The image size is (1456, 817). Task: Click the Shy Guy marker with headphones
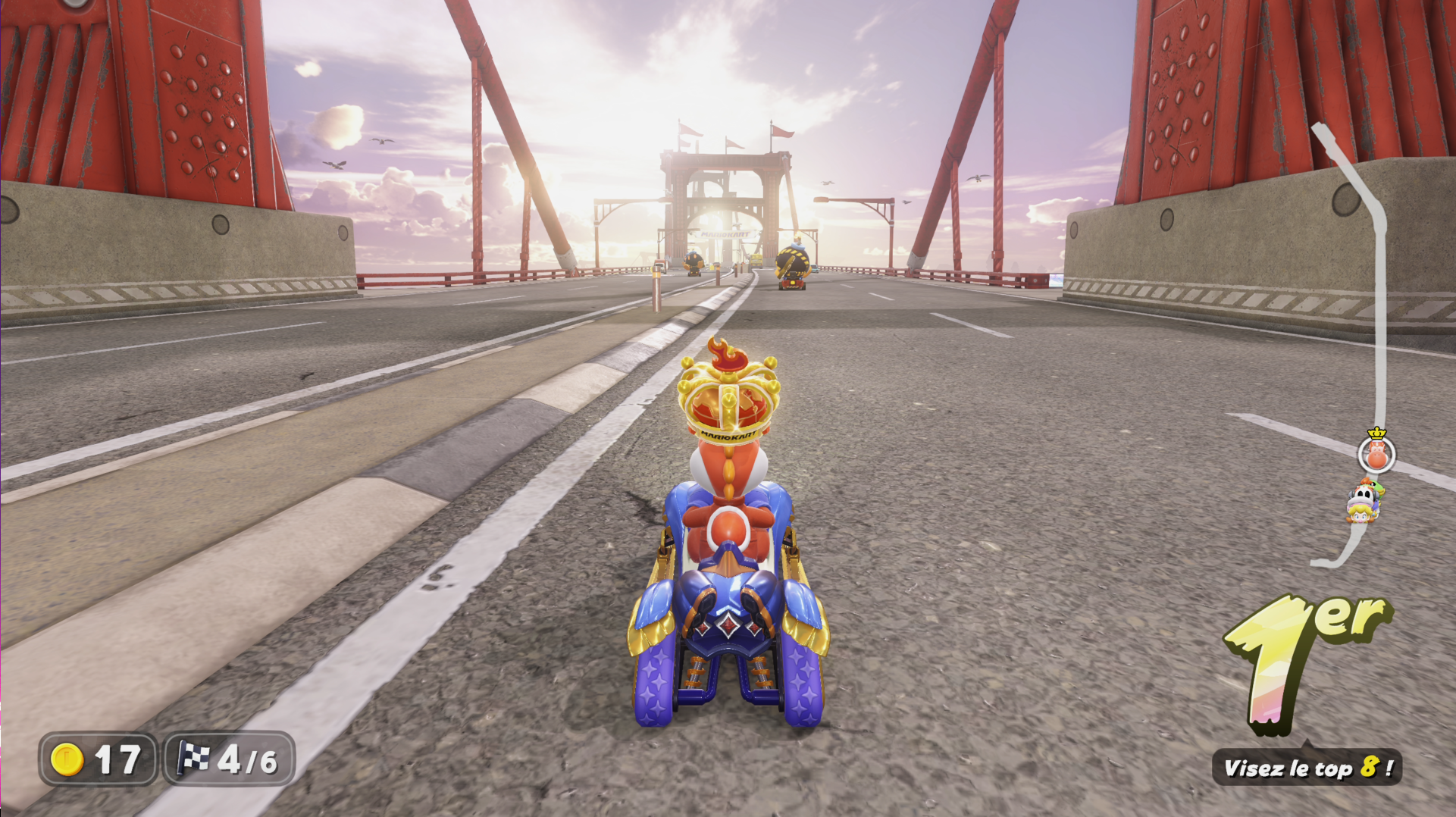coord(1363,496)
